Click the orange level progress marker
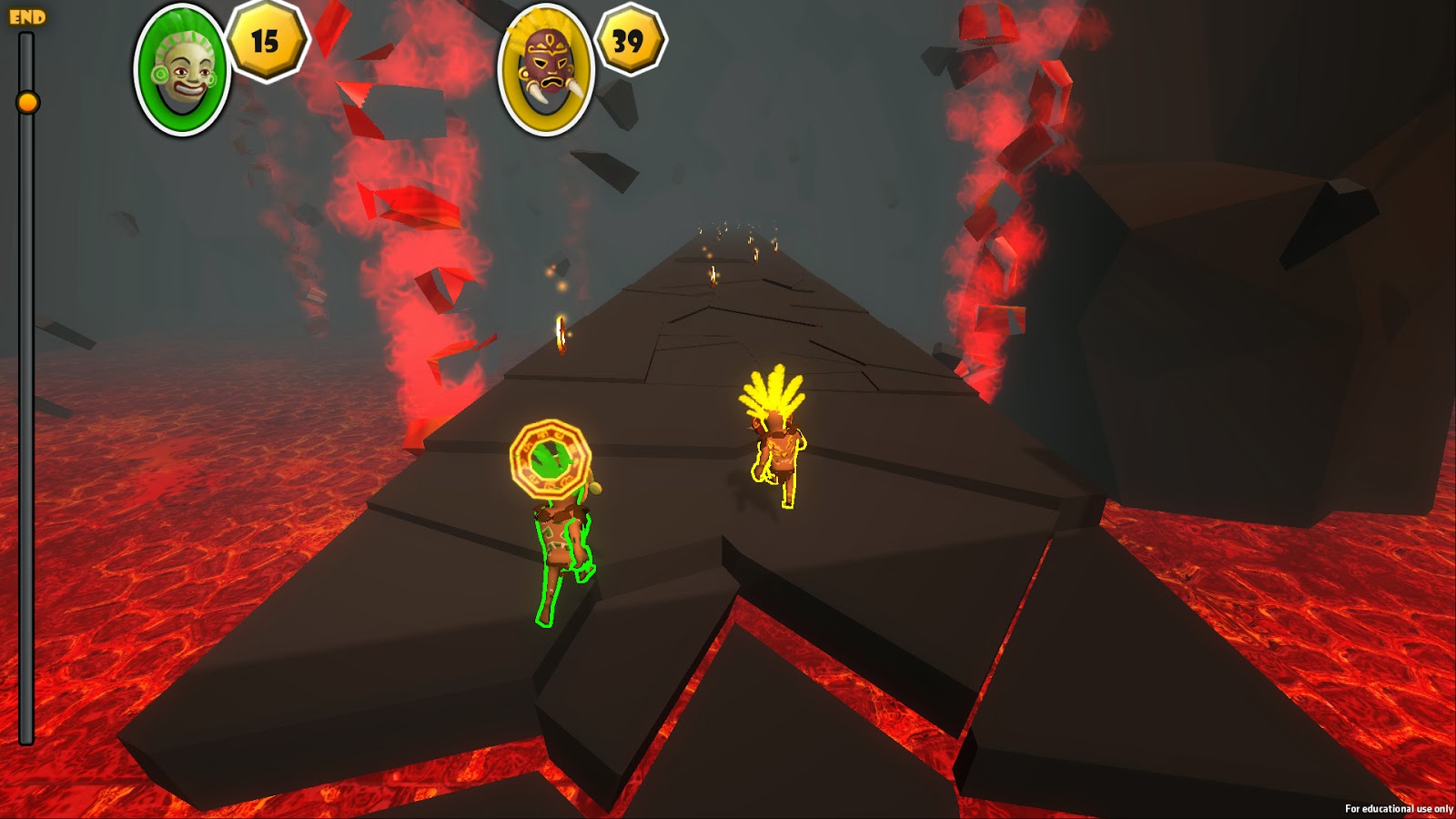 [28, 103]
